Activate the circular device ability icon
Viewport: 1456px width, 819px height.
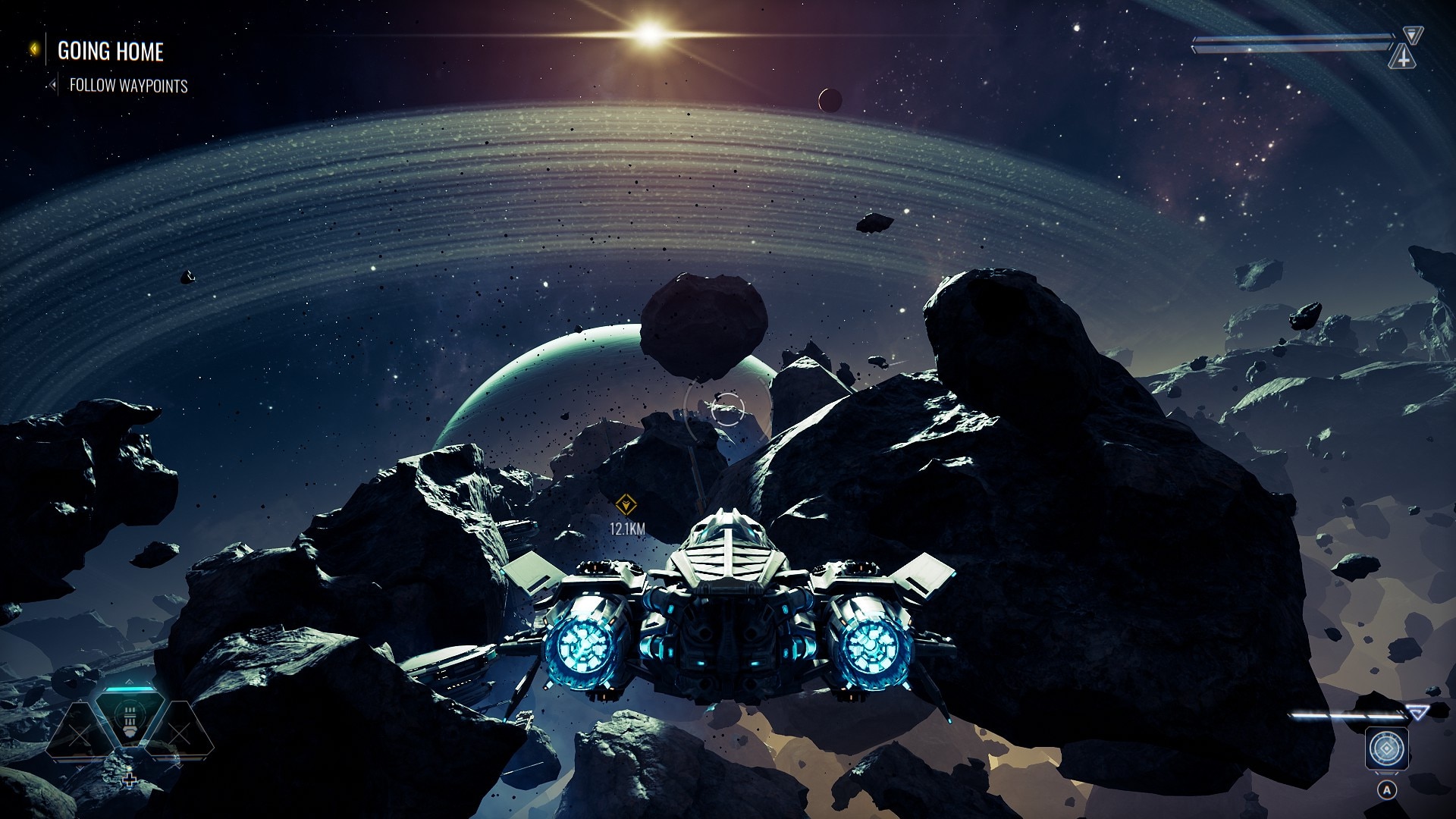[1387, 749]
